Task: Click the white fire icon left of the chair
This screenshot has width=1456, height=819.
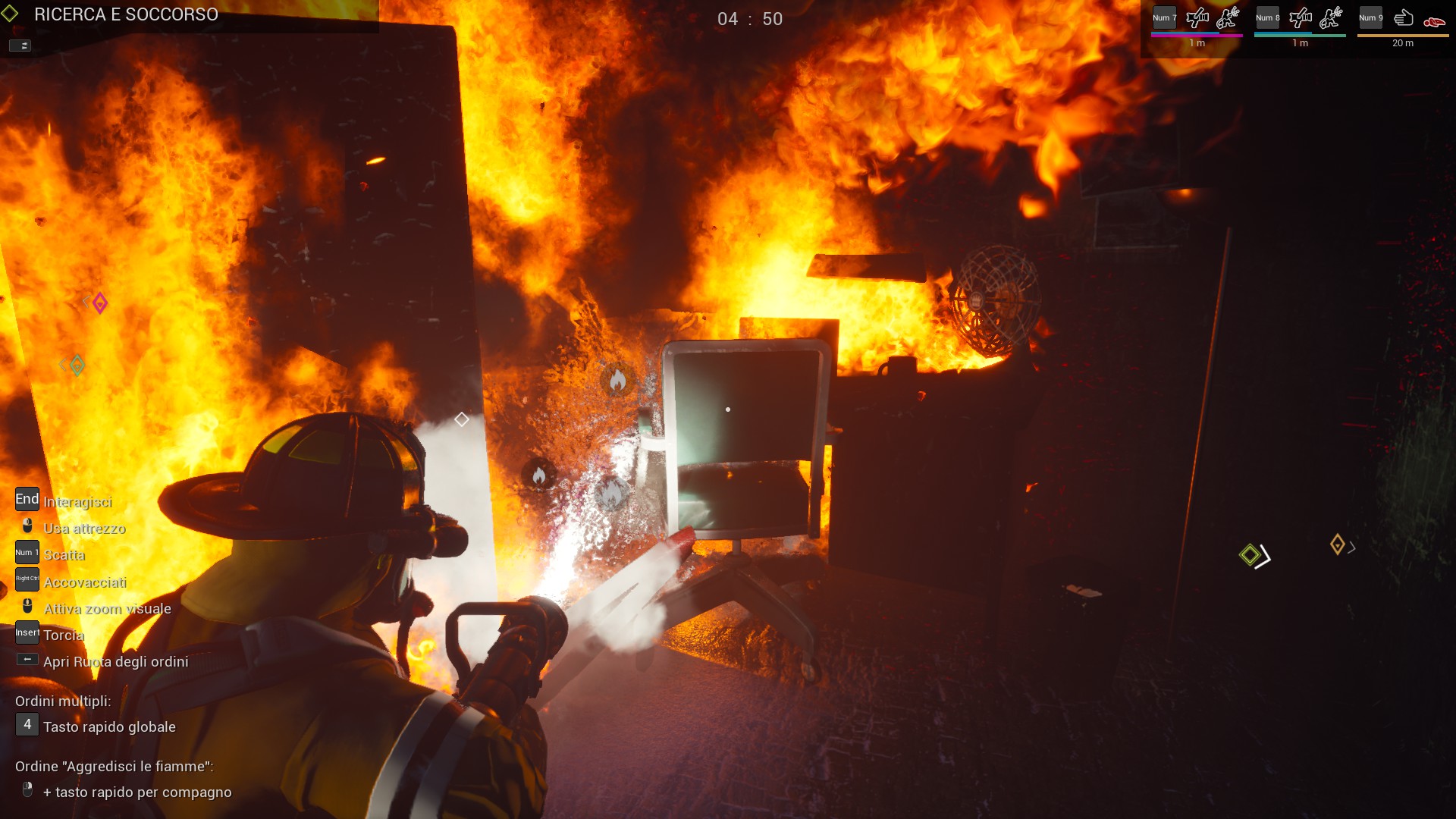Action: [540, 474]
